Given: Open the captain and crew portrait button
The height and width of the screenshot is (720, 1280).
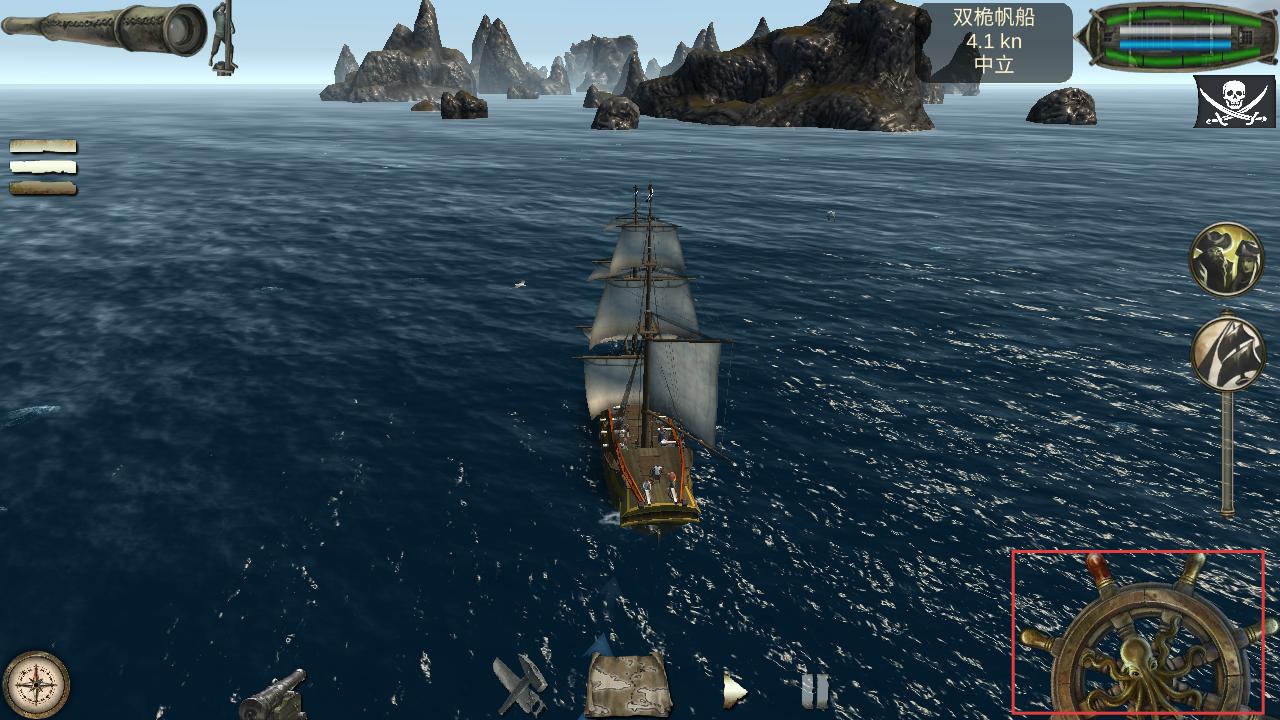Looking at the screenshot, I should coord(1226,259).
